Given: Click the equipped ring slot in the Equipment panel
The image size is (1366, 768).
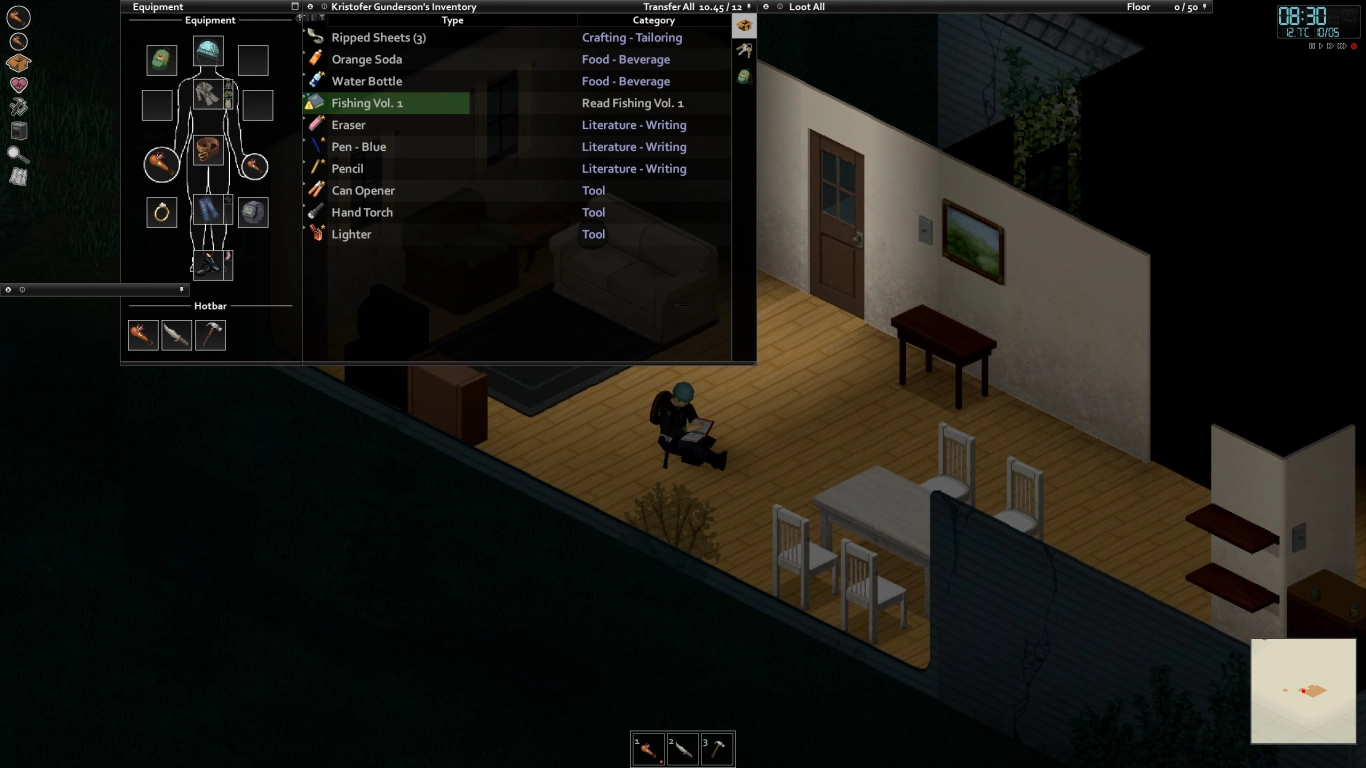Looking at the screenshot, I should click(161, 212).
